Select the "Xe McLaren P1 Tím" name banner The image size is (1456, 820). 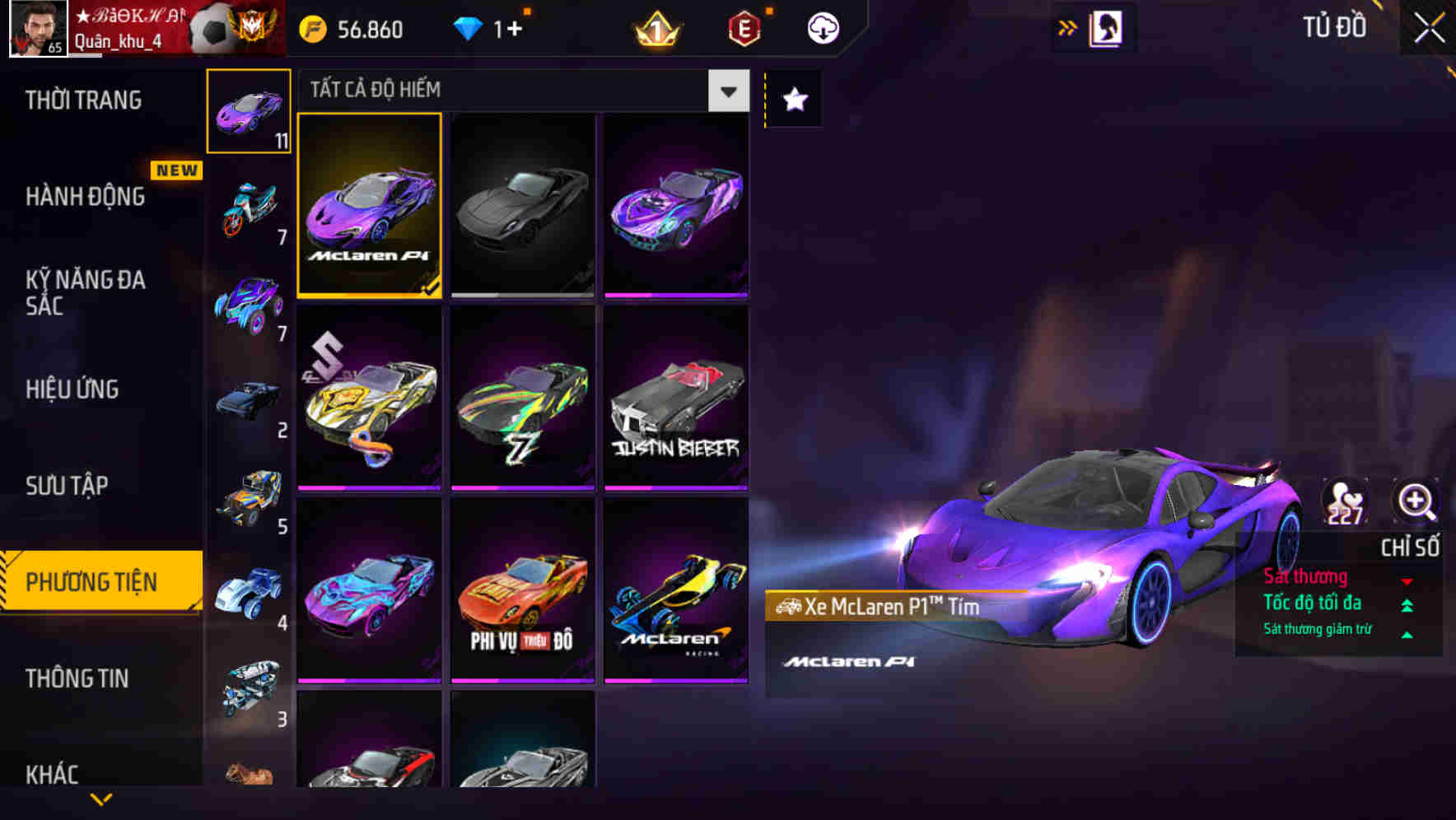873,609
